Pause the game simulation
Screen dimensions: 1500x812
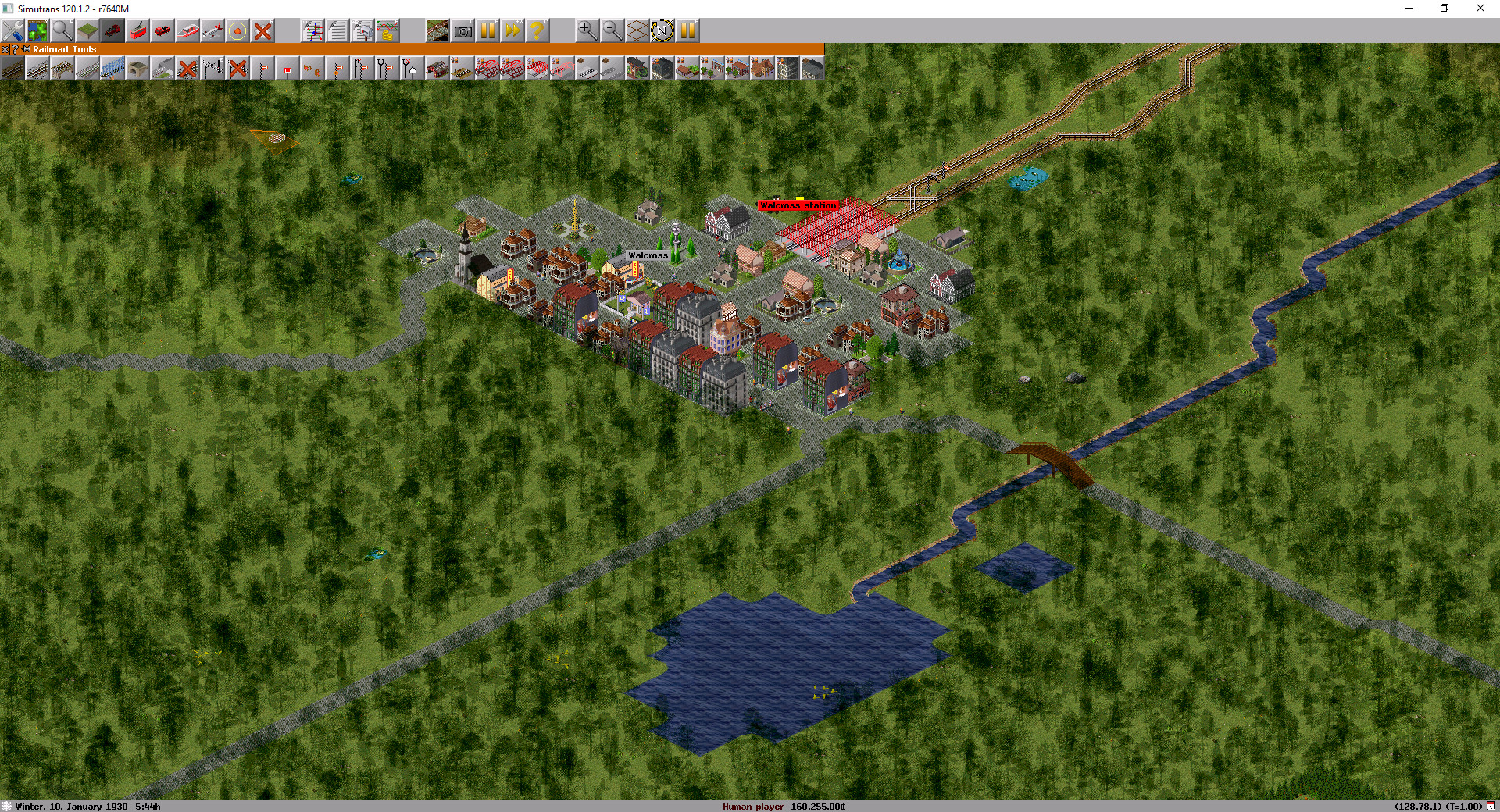[488, 31]
